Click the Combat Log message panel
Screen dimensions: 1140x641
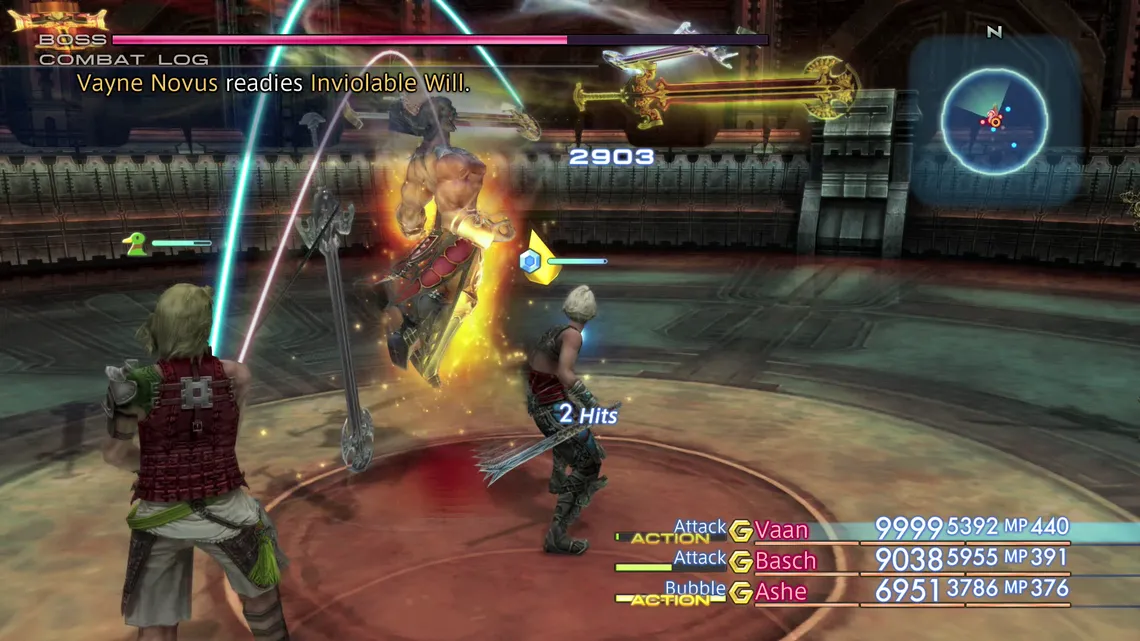pyautogui.click(x=273, y=83)
